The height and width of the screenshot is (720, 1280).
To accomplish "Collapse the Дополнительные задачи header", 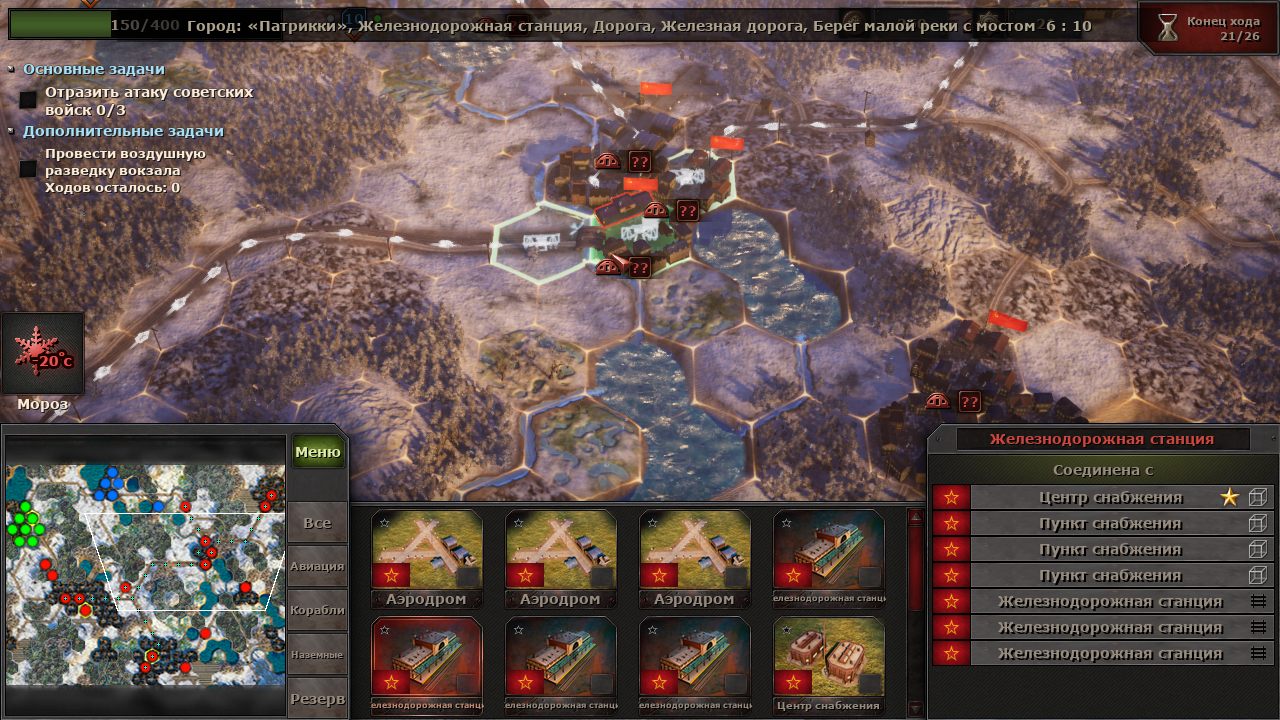I will tap(123, 131).
